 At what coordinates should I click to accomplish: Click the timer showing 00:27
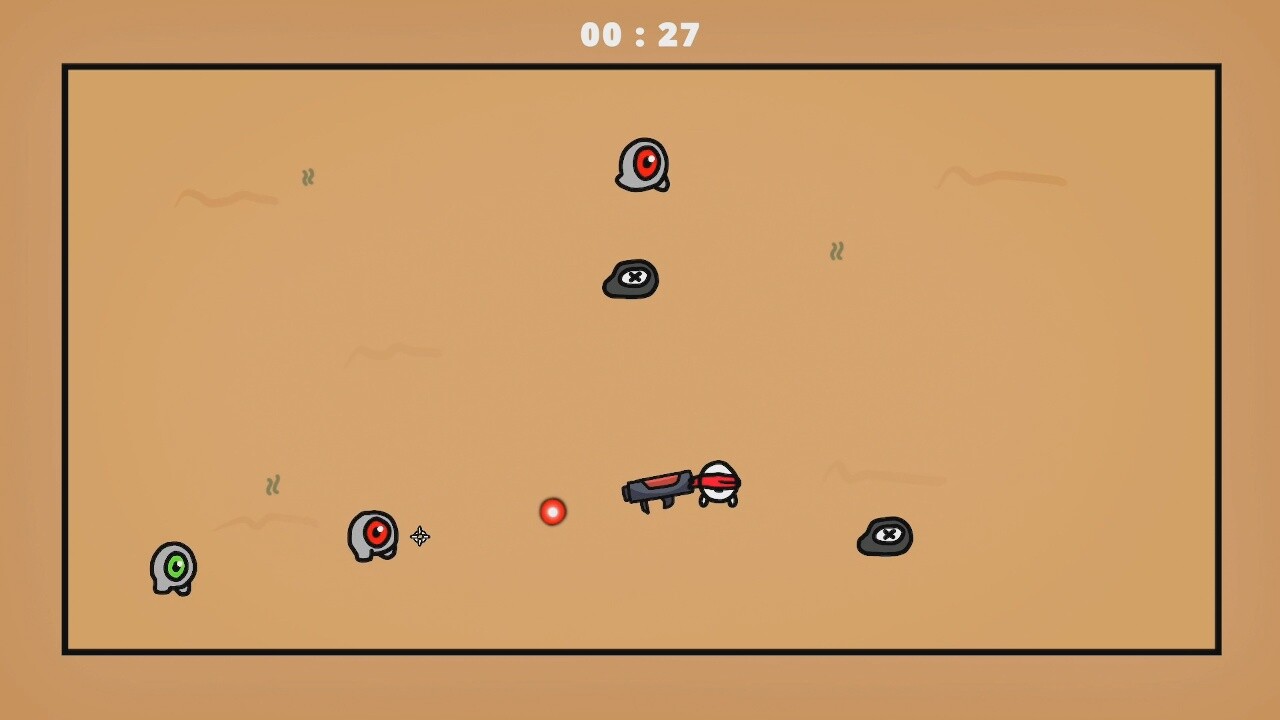point(639,34)
